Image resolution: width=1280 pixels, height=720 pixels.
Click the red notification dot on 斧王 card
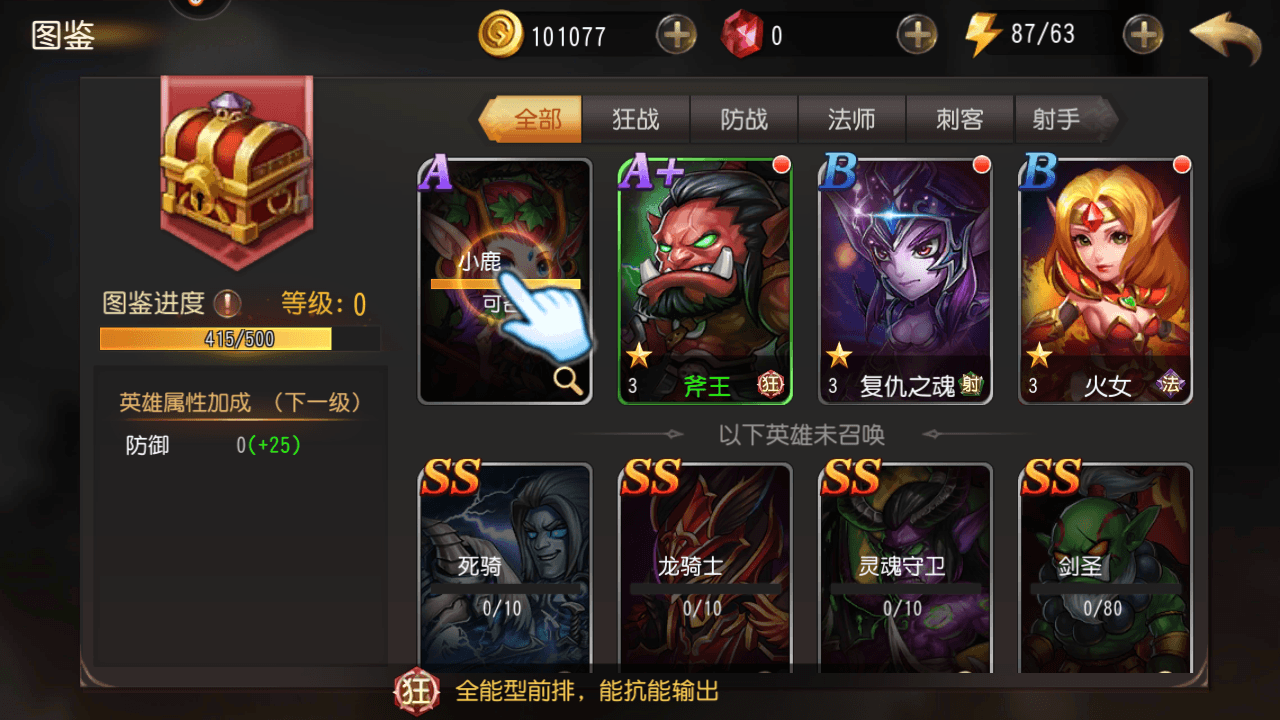pos(782,162)
